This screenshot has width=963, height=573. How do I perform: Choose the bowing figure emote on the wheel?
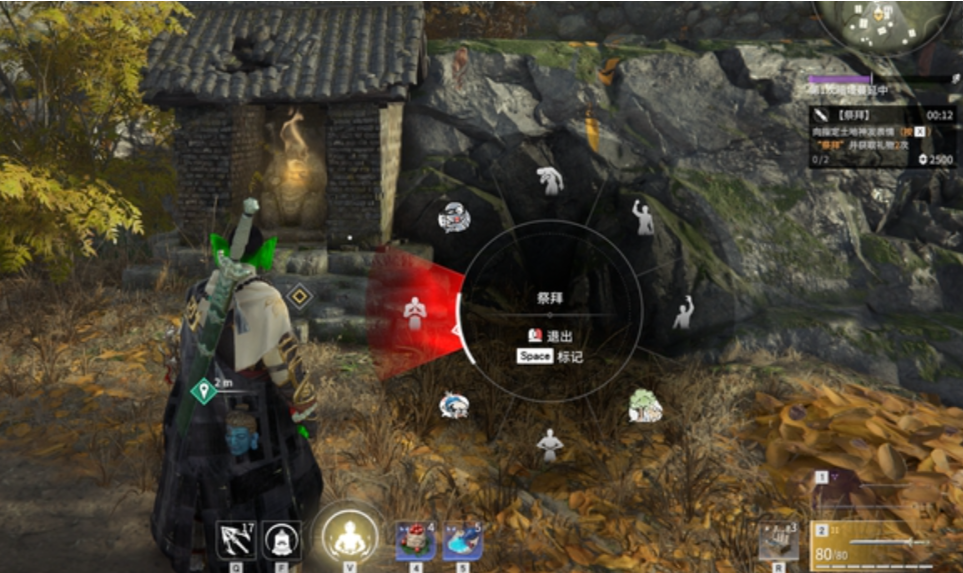tap(549, 181)
